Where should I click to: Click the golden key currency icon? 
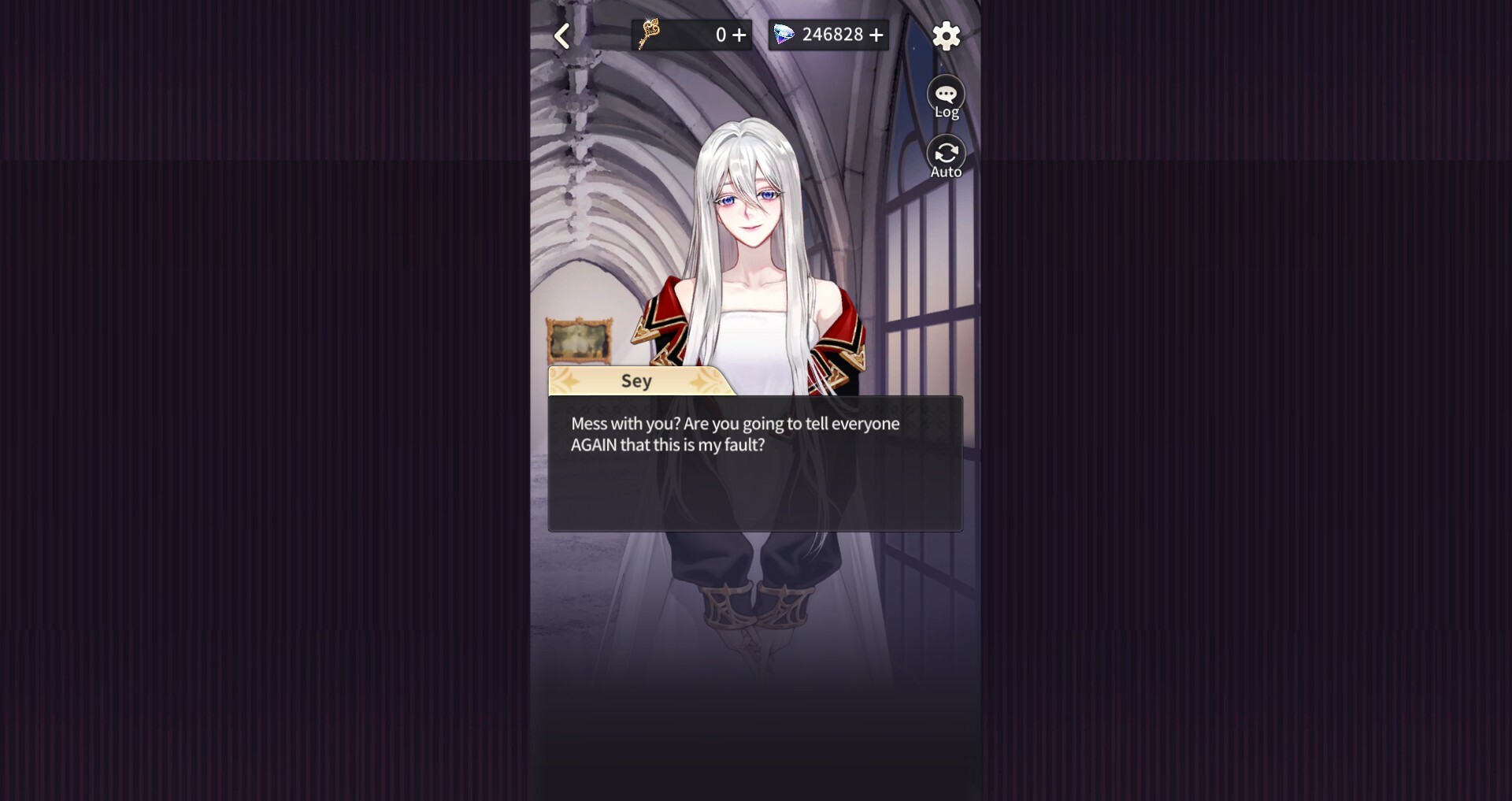coord(649,34)
